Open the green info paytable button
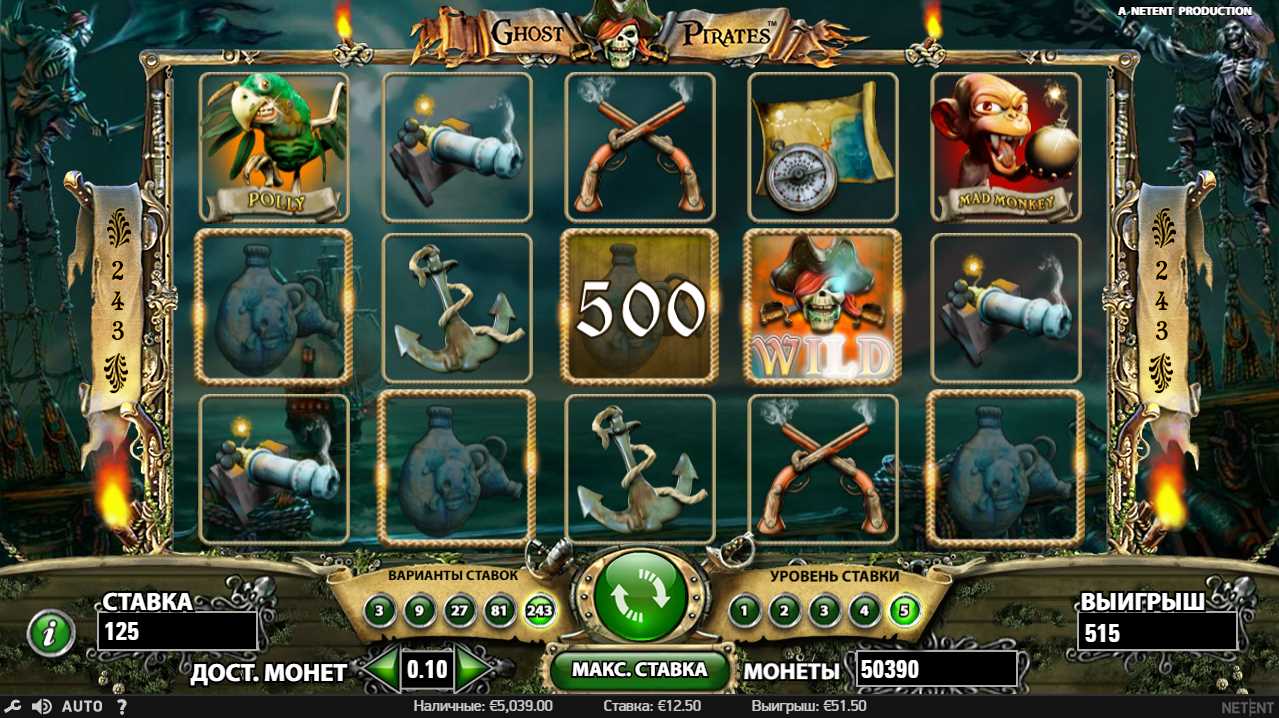Screen dimensions: 1279x718 click(x=50, y=632)
